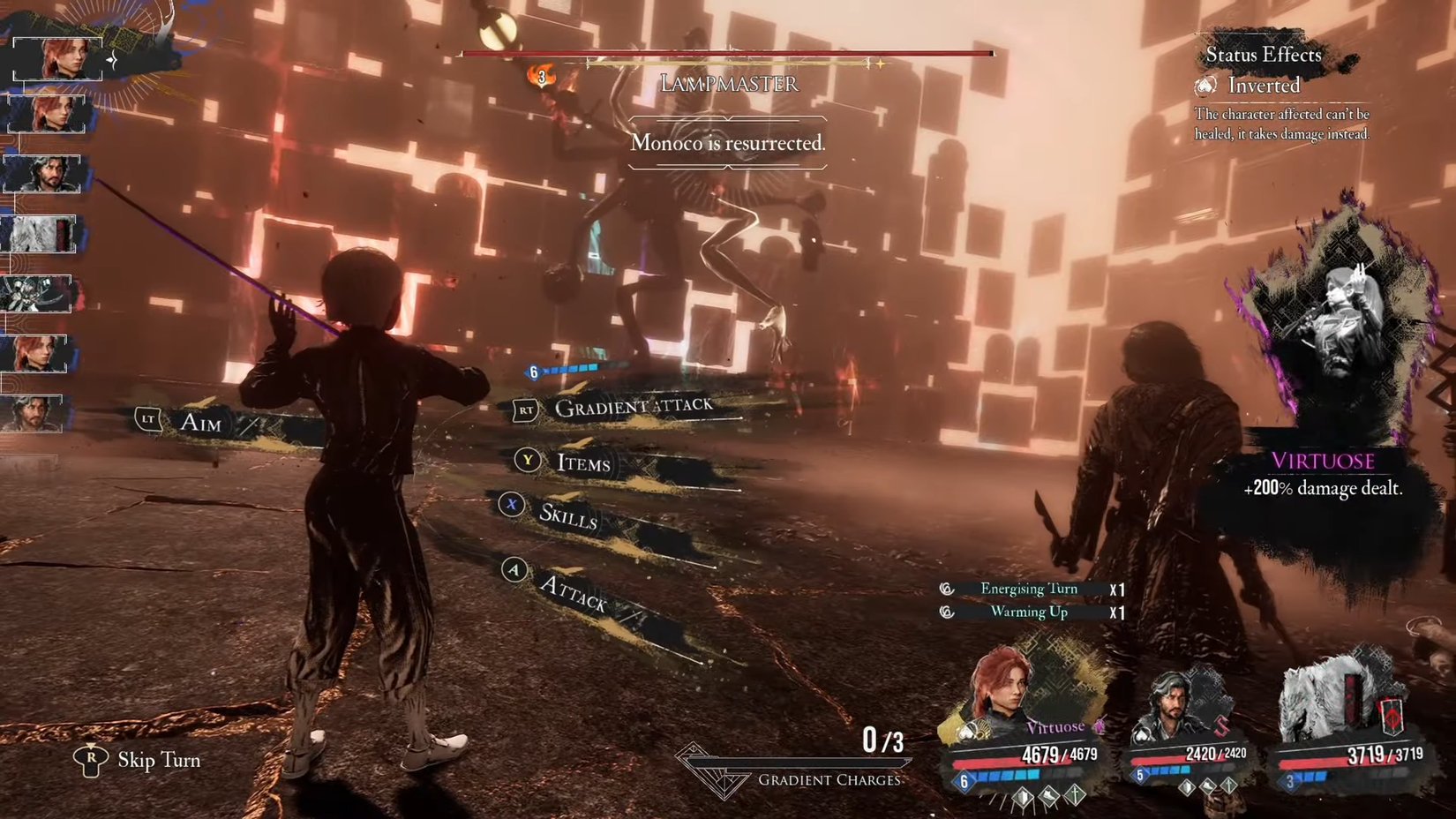Open the Items menu

click(582, 462)
